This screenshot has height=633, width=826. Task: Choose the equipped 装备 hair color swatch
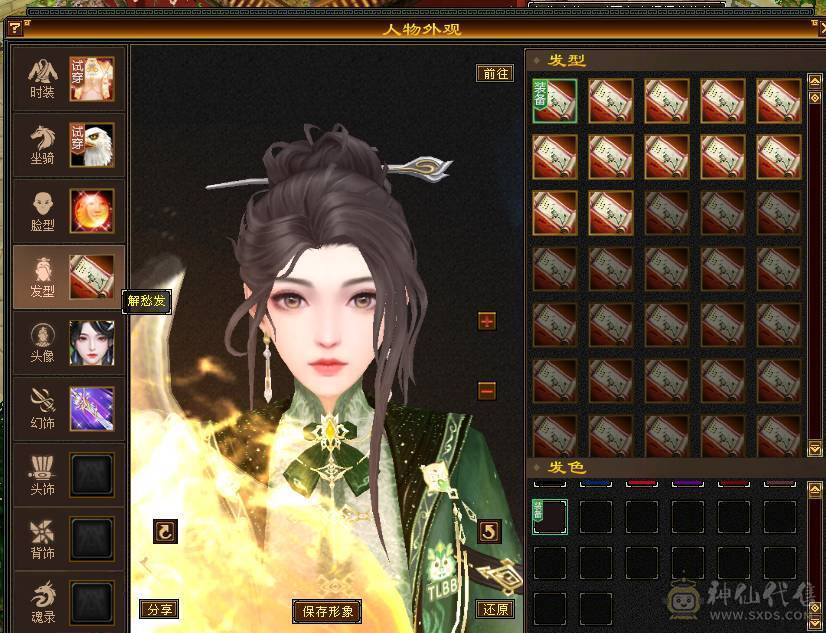point(550,517)
